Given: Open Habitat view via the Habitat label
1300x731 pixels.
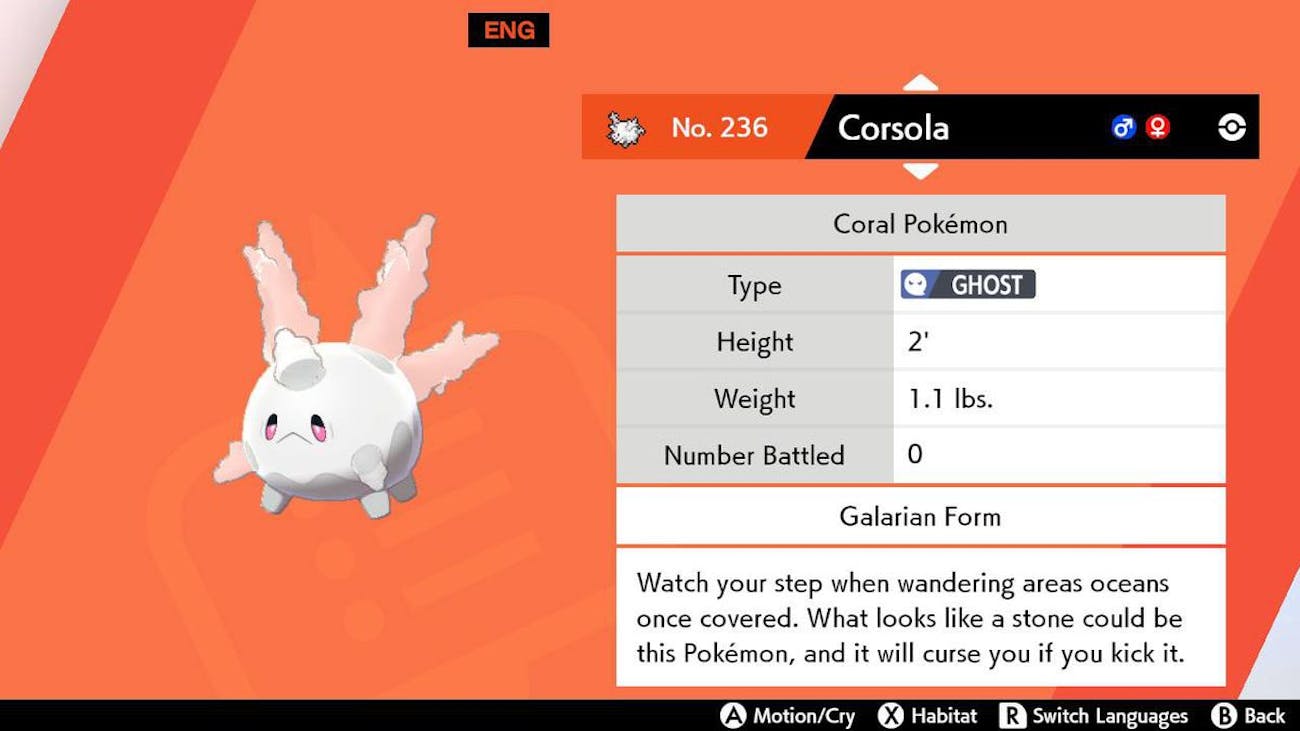Looking at the screenshot, I should 946,716.
